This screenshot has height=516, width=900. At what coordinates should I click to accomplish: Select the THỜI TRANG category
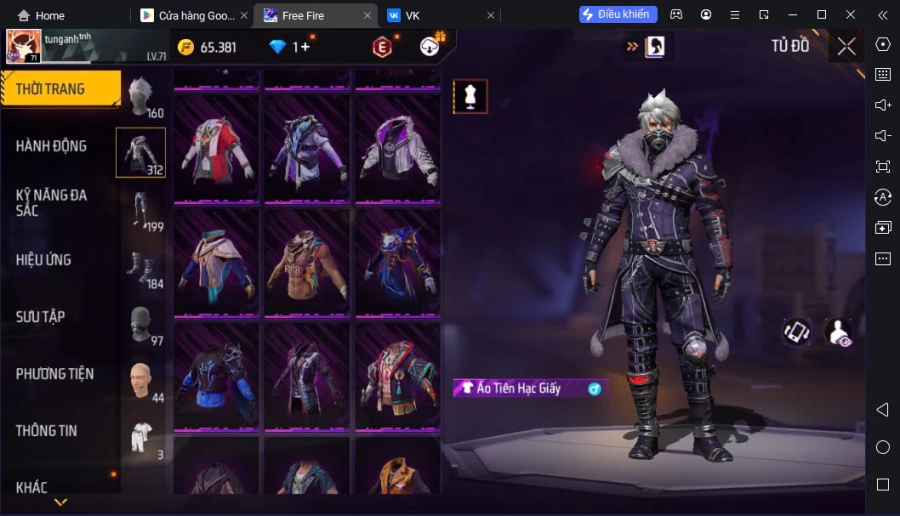60,89
